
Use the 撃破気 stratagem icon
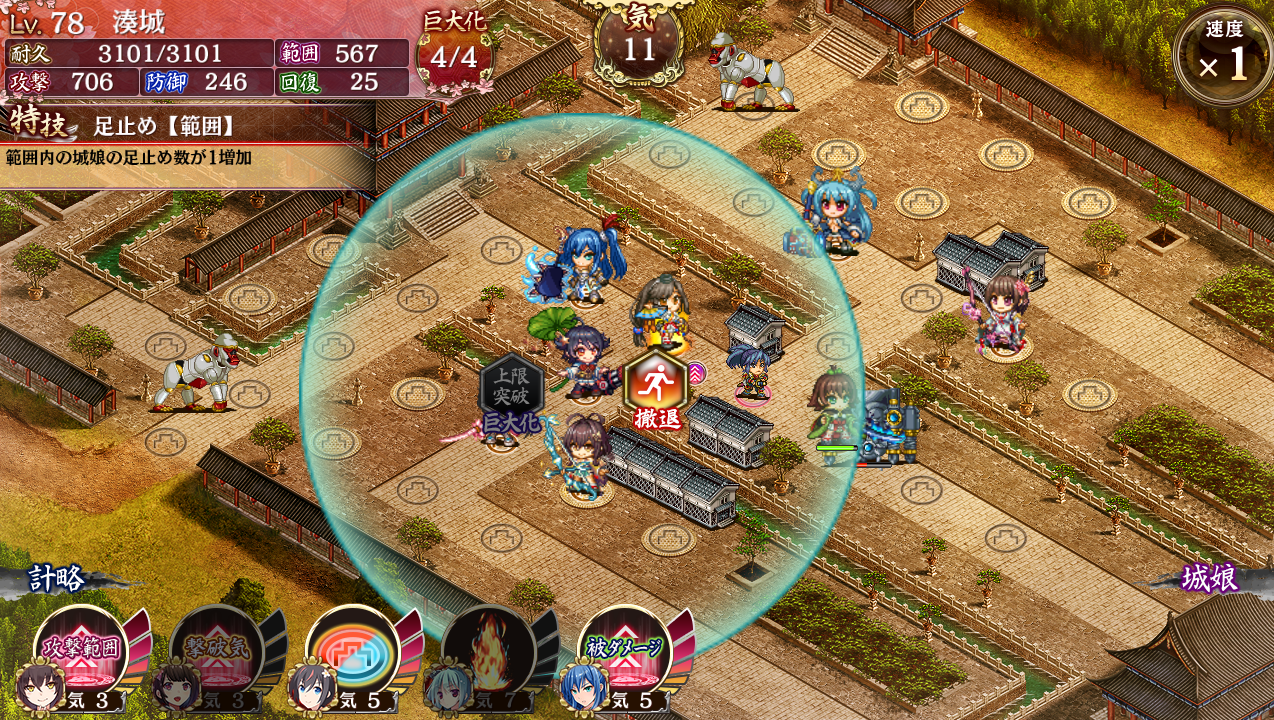[x=217, y=651]
